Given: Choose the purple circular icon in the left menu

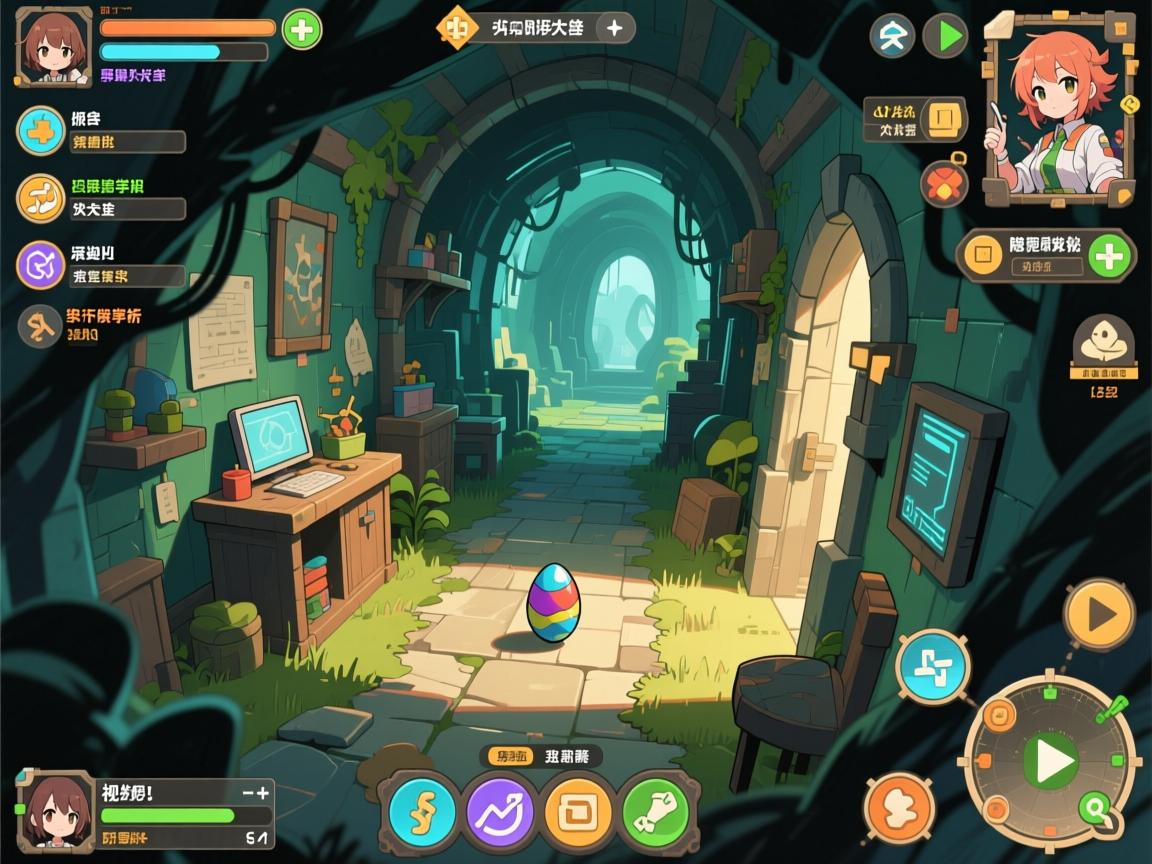Looking at the screenshot, I should [x=41, y=265].
